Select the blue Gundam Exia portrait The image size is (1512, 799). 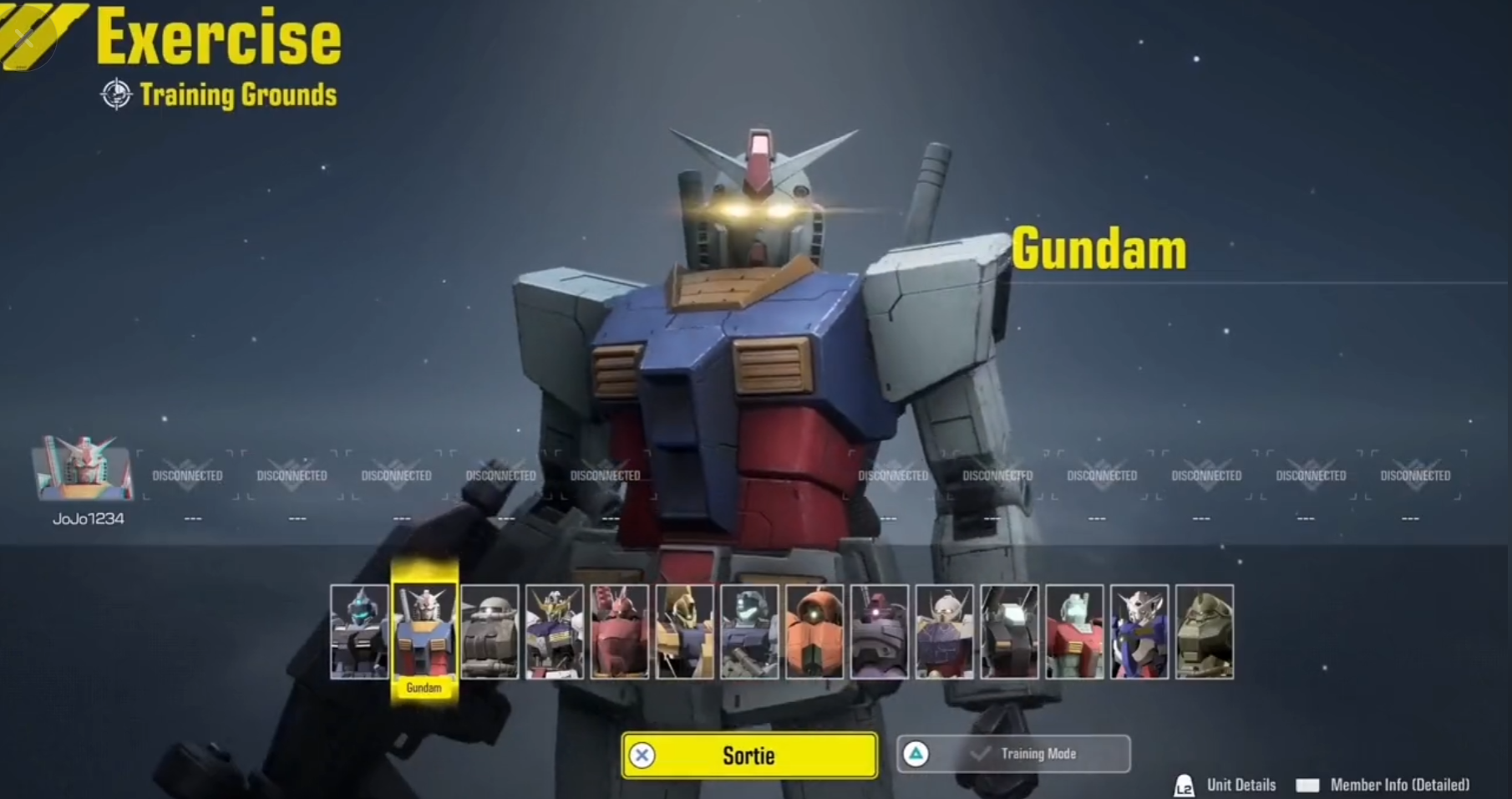coord(1139,631)
